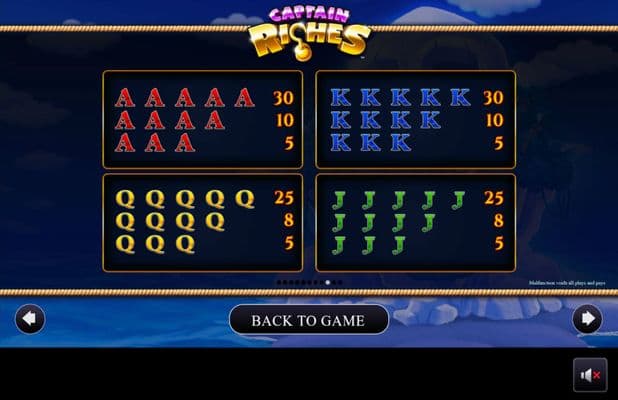Click the Back to Game button
Screen dimensions: 618x400
coord(308,320)
